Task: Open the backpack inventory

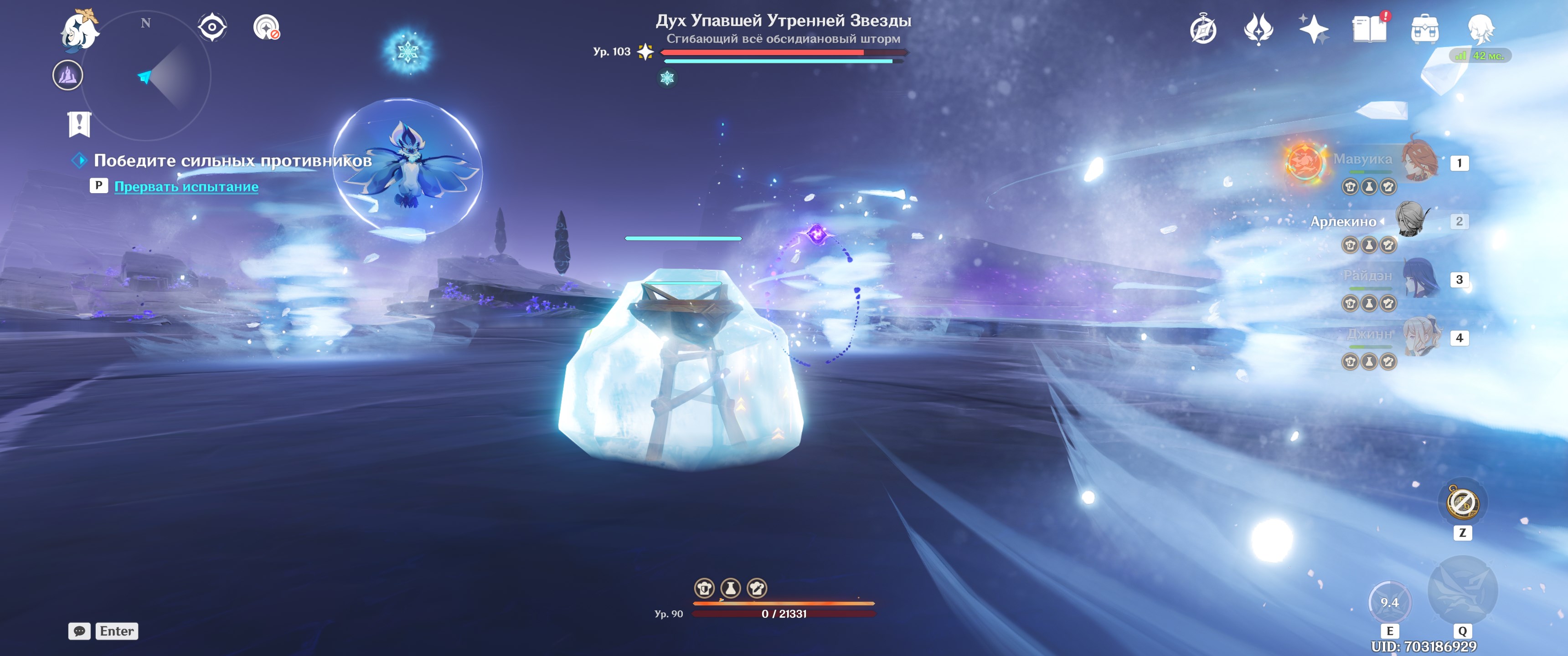Action: tap(1424, 29)
